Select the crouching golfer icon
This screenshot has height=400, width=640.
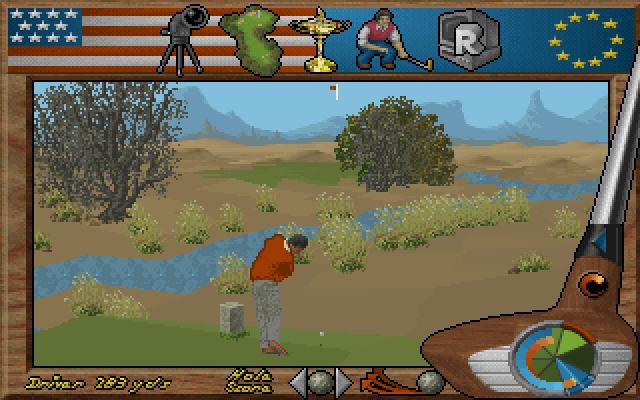coord(384,38)
